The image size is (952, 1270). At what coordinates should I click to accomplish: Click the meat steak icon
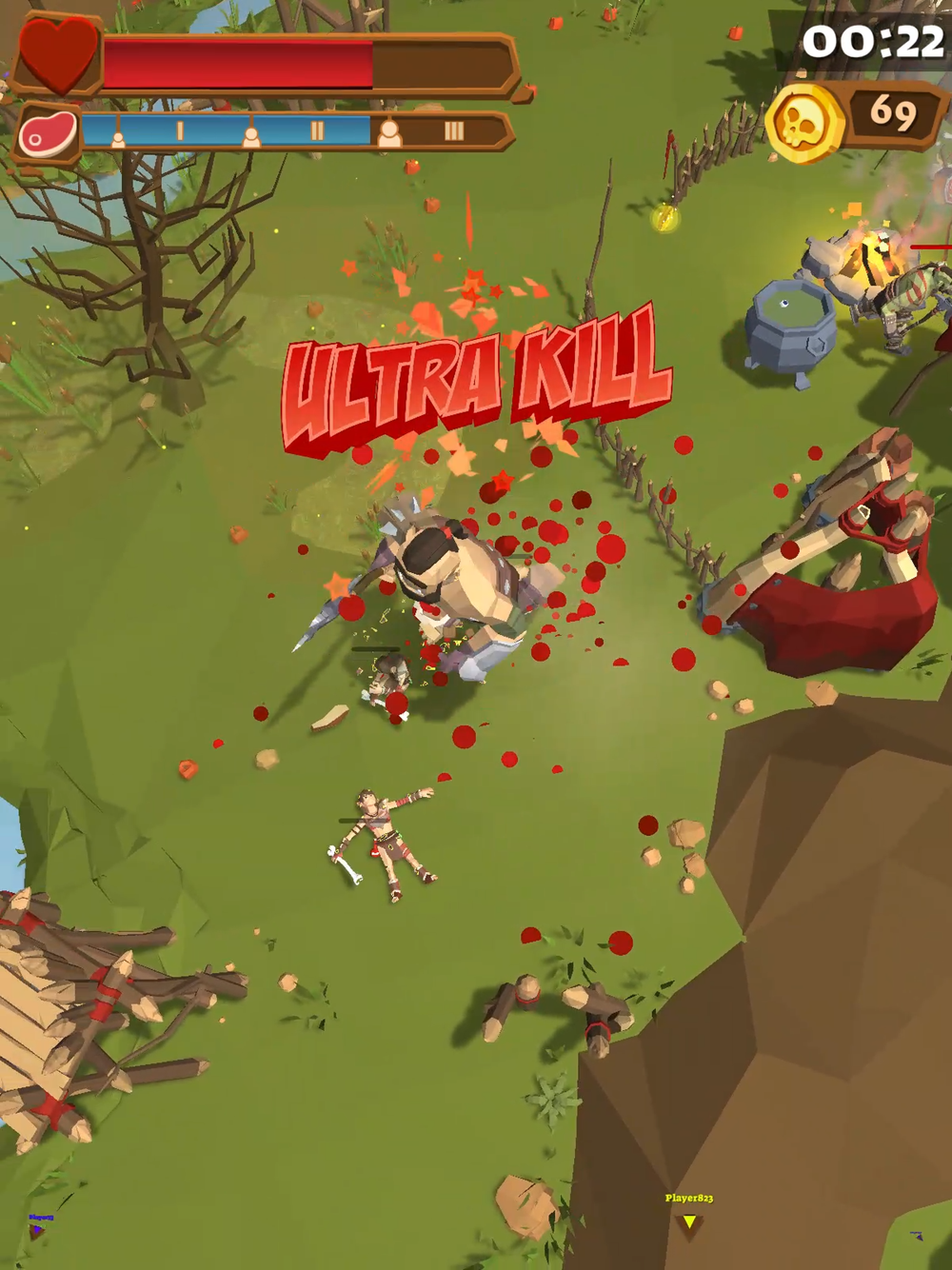point(48,134)
